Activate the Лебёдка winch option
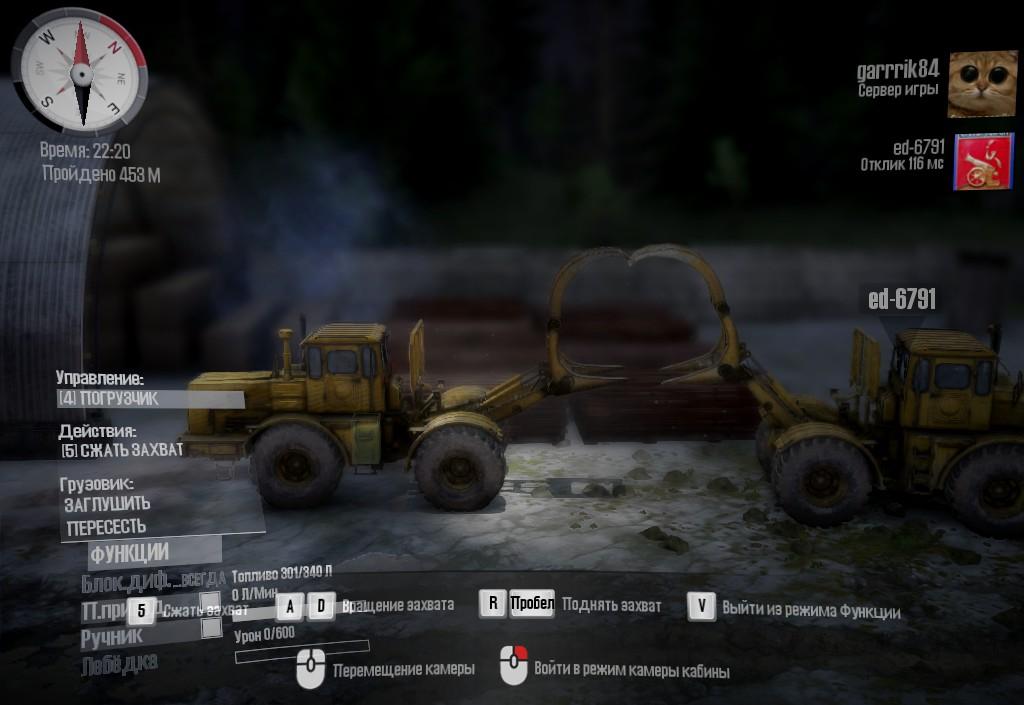Image resolution: width=1024 pixels, height=705 pixels. pyautogui.click(x=119, y=662)
